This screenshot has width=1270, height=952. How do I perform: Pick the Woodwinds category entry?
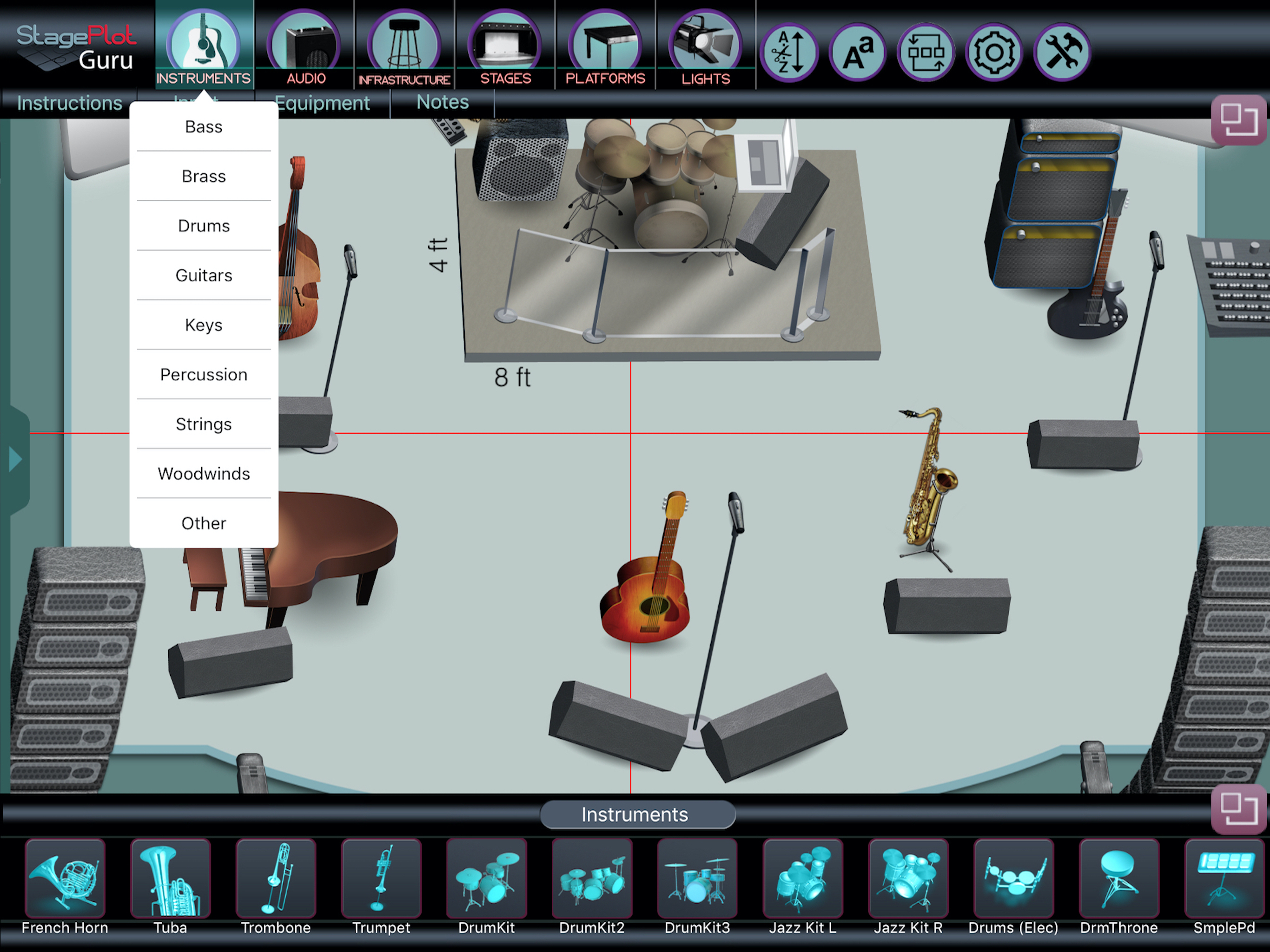click(x=203, y=474)
